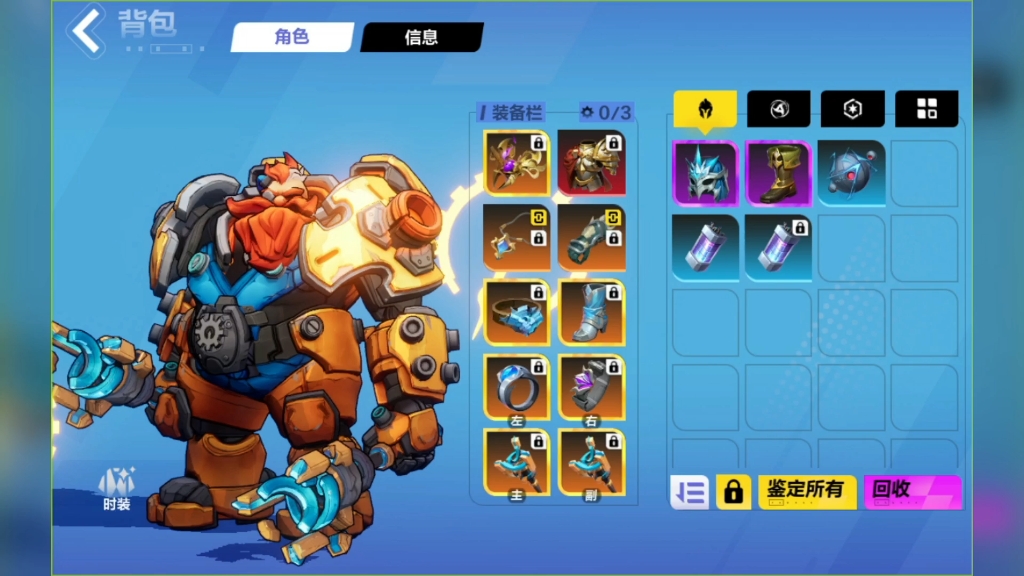Choose the equipped purple gem ring (右)
This screenshot has width=1024, height=576.
[591, 385]
